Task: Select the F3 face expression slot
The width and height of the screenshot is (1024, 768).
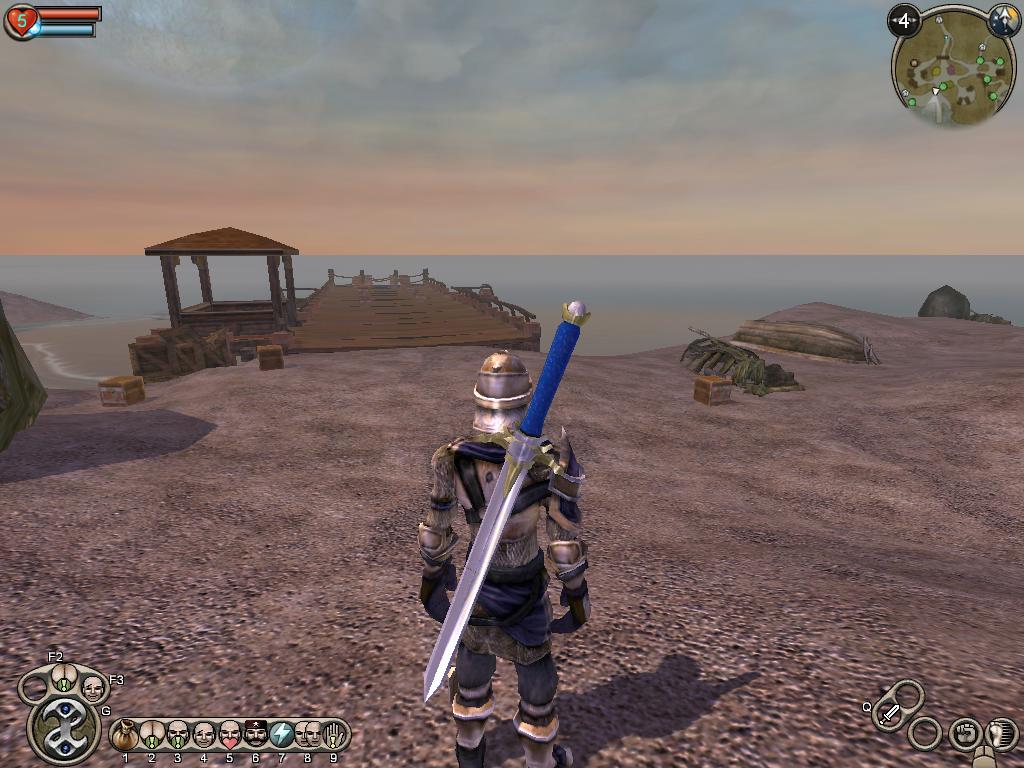Action: 93,688
